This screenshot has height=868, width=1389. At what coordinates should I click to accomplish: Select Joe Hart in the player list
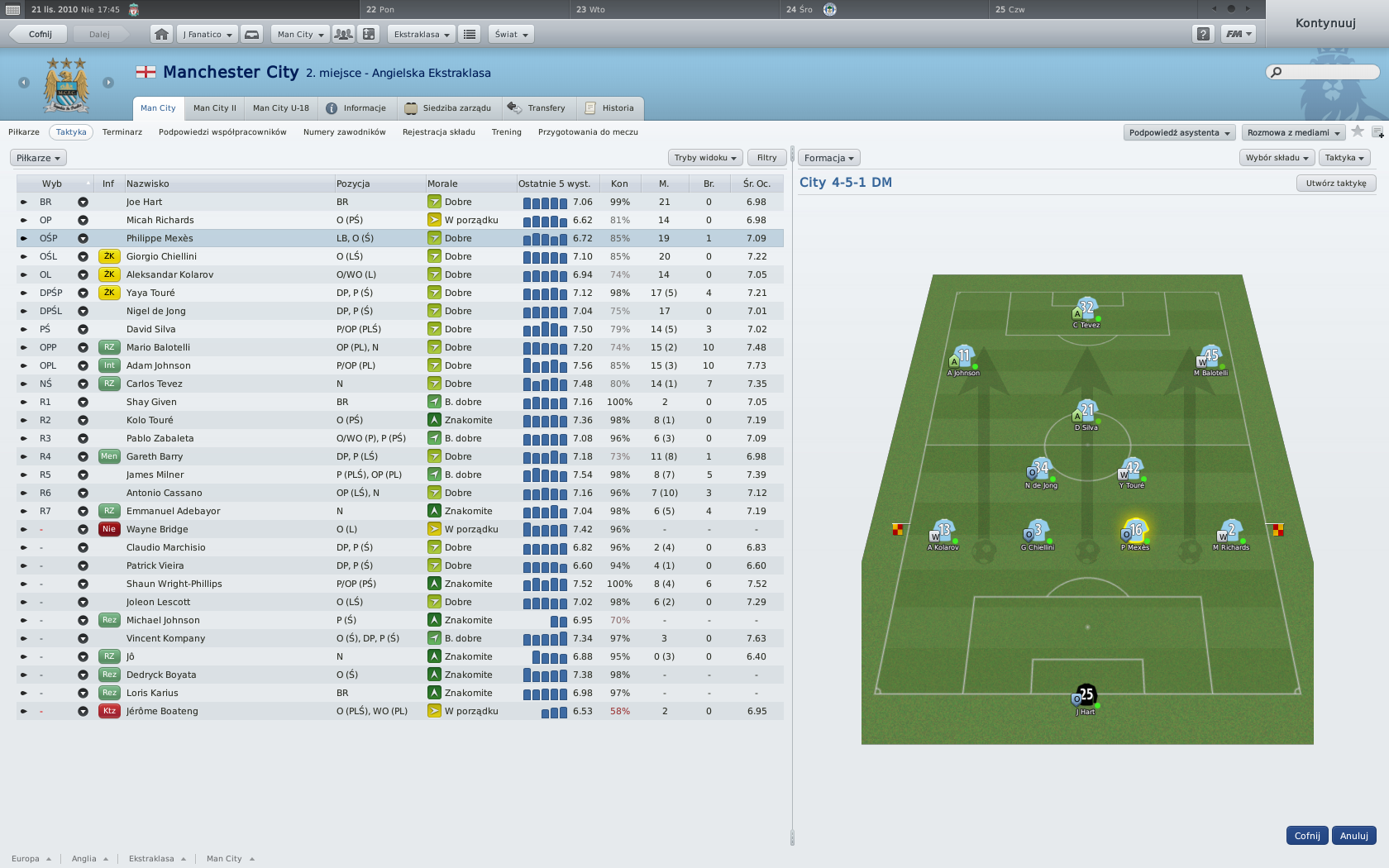tap(144, 202)
